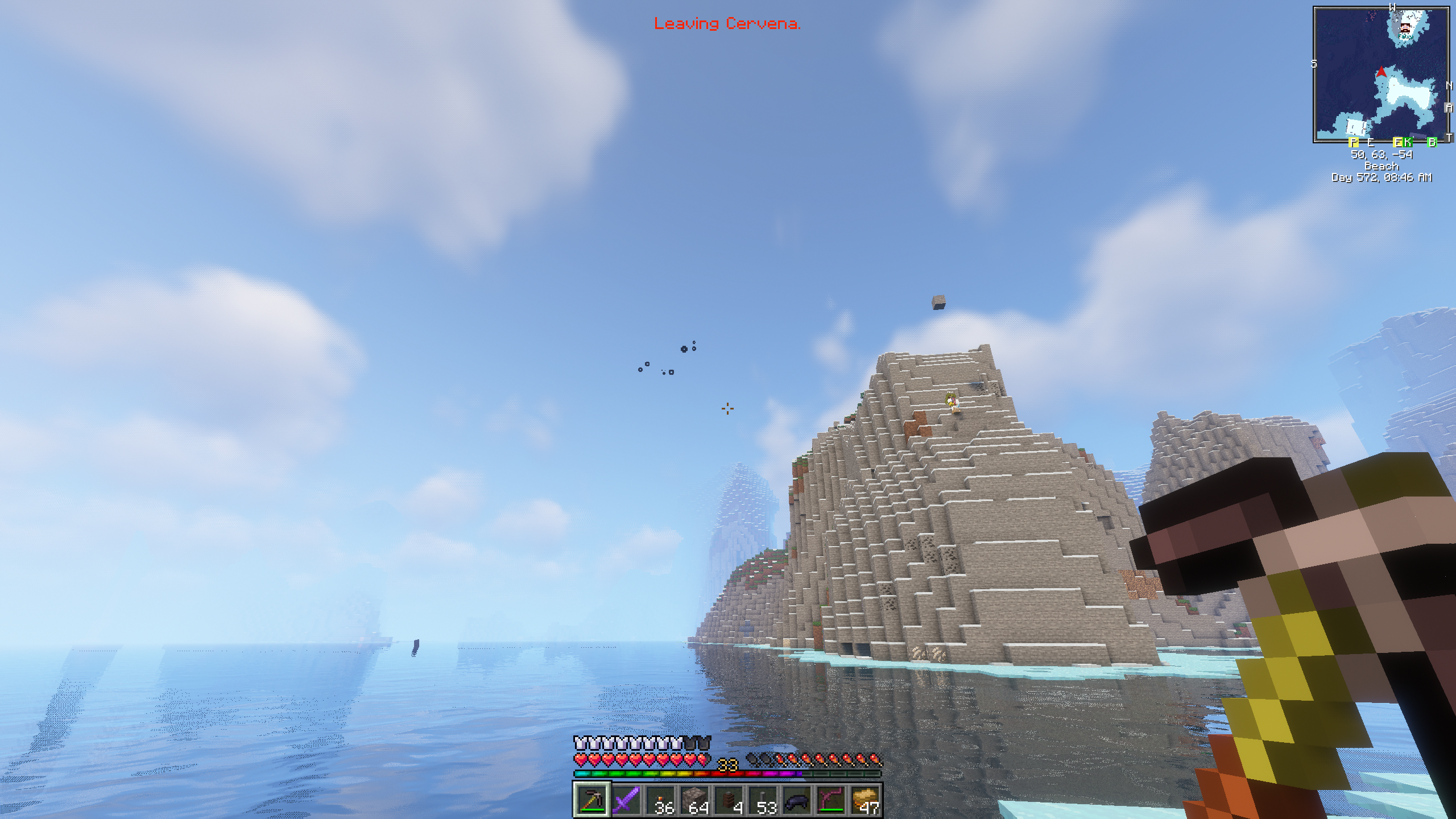The width and height of the screenshot is (1456, 819).
Task: Click the minimap in the corner
Action: pyautogui.click(x=1381, y=75)
